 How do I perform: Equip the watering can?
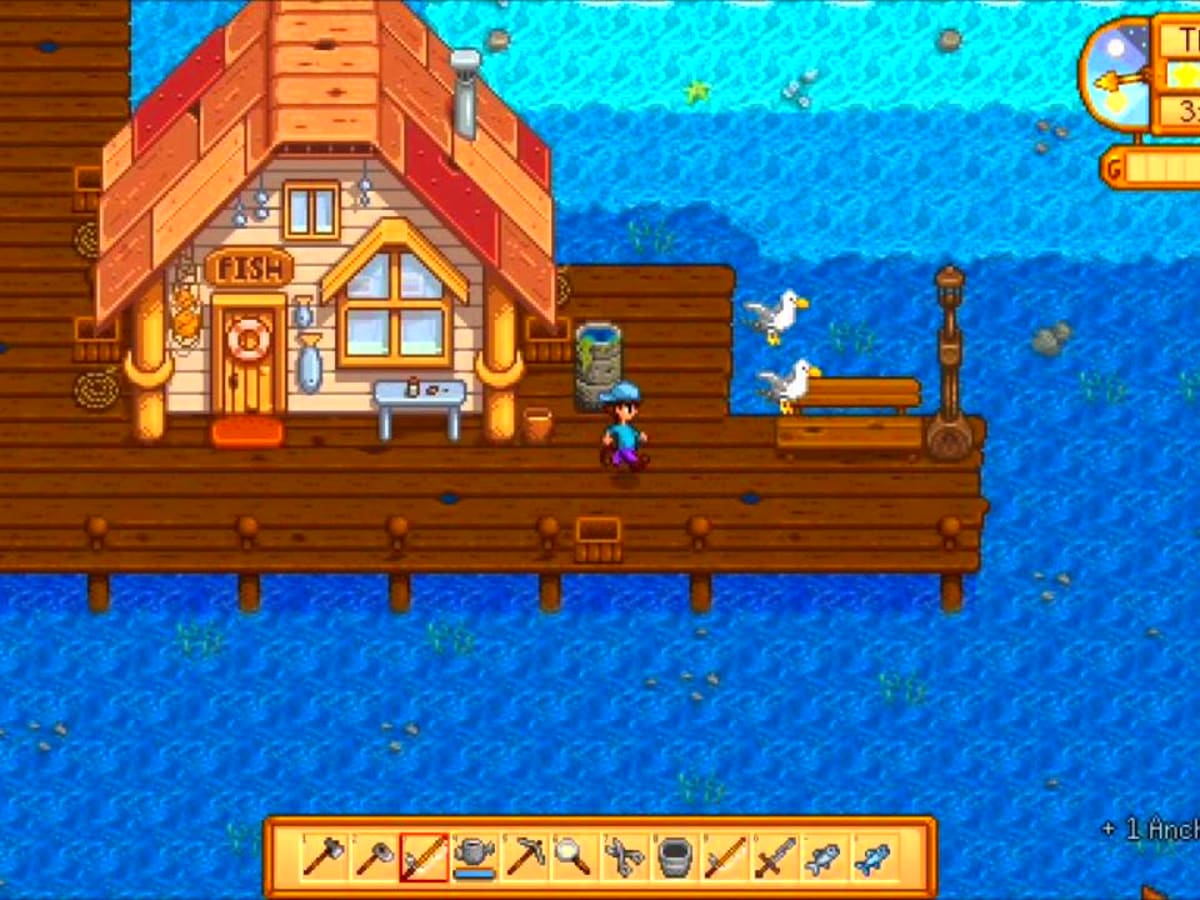(474, 857)
